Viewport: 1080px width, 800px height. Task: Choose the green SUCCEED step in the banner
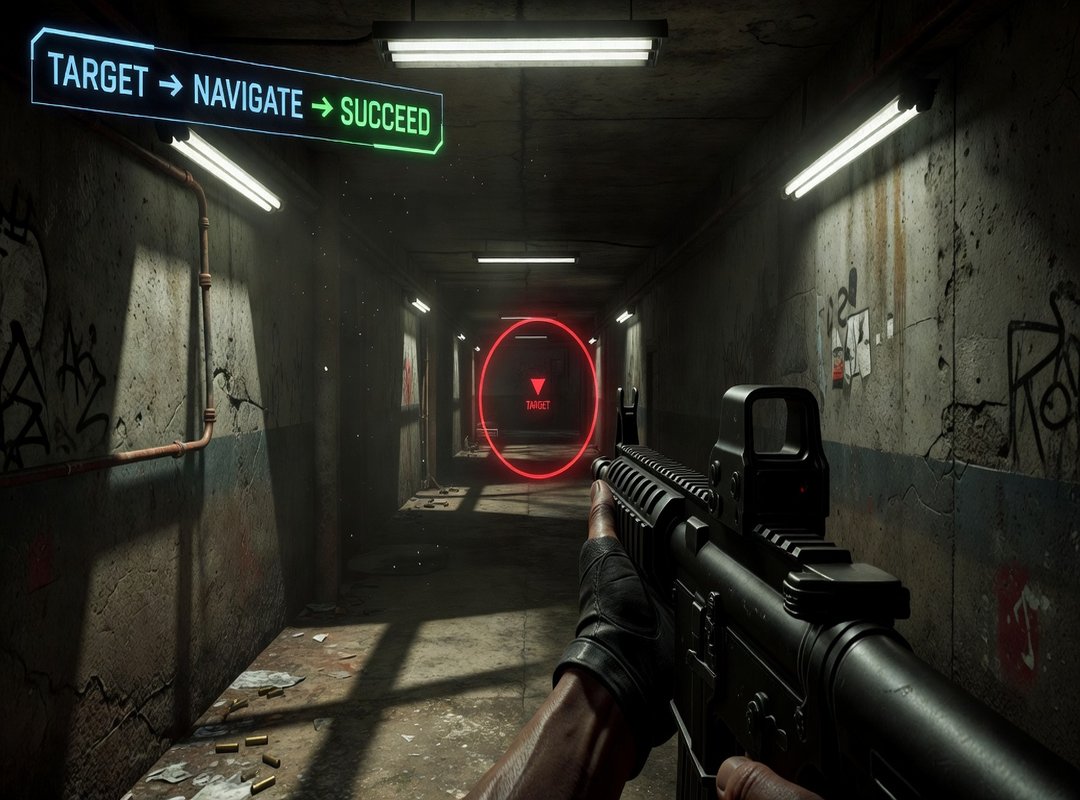pyautogui.click(x=385, y=117)
